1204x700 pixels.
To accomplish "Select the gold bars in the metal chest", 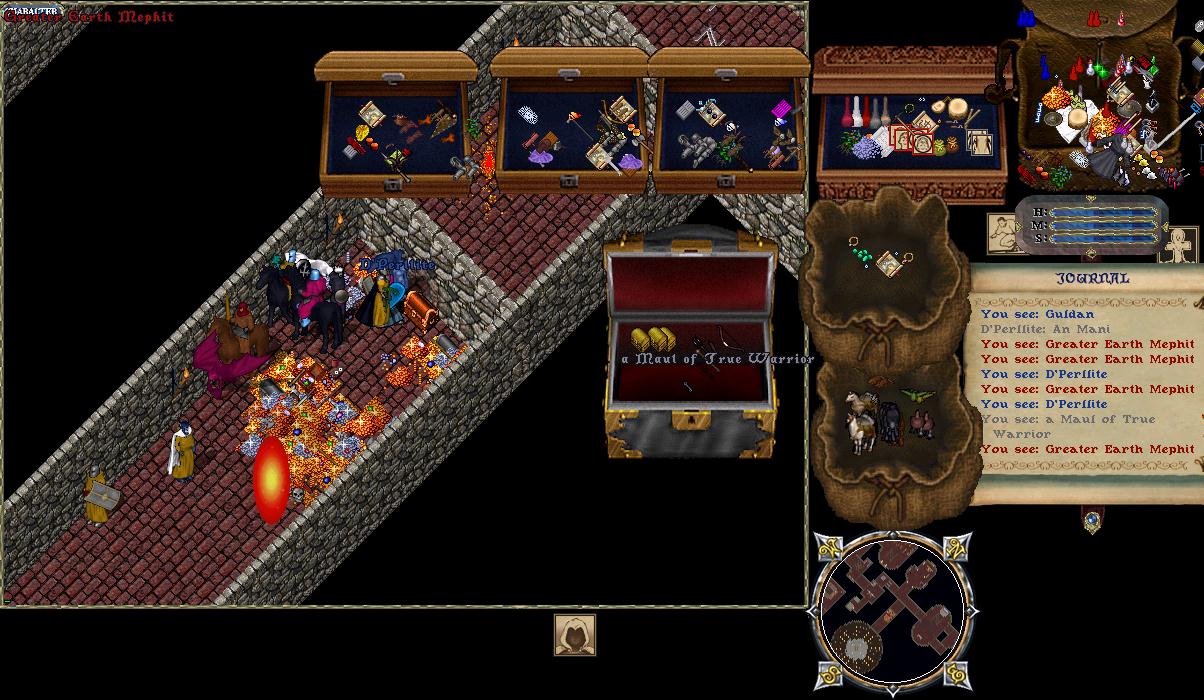I will click(x=647, y=338).
